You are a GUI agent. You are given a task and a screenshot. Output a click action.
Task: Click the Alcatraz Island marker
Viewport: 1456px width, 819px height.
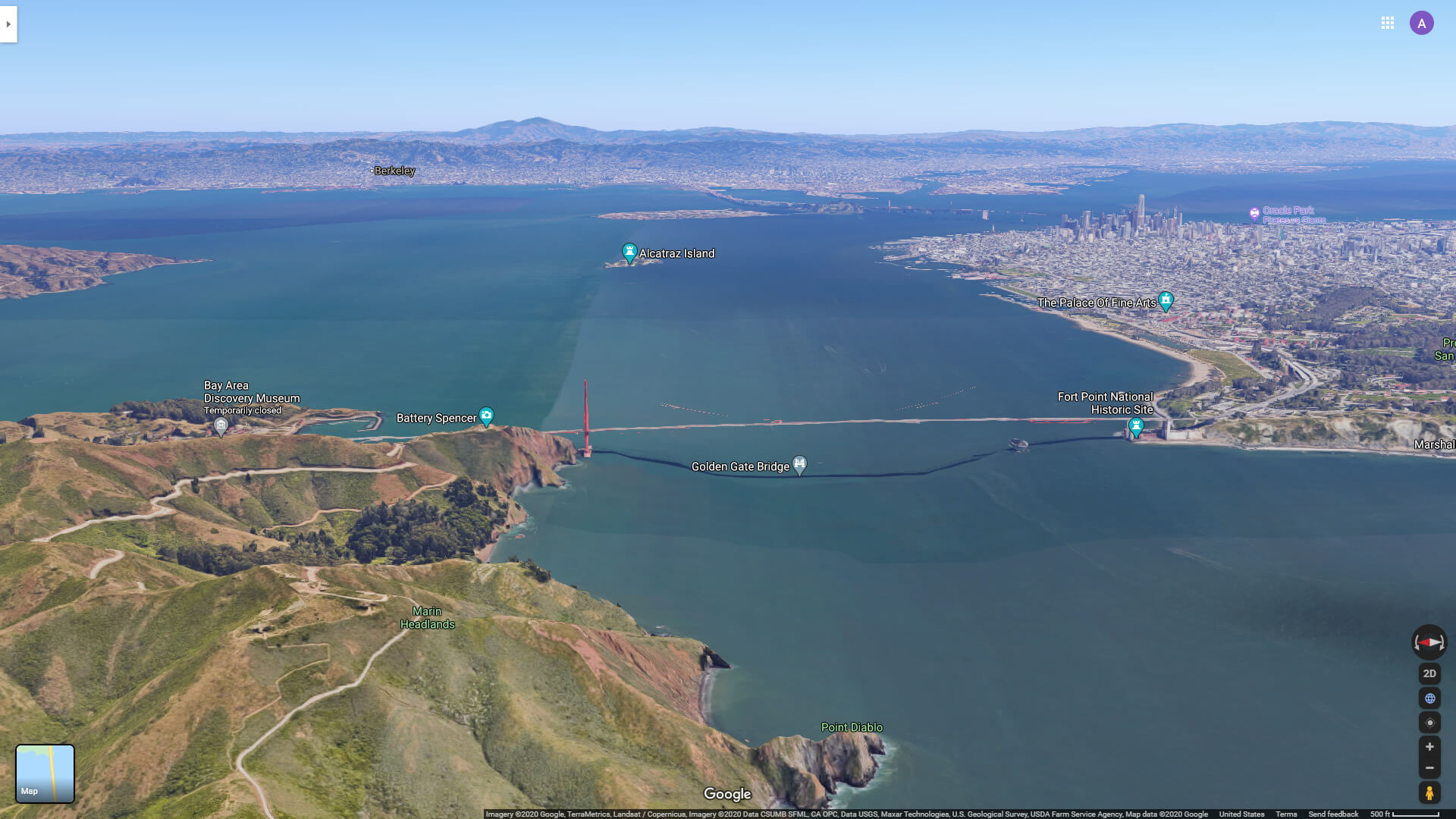click(x=629, y=250)
